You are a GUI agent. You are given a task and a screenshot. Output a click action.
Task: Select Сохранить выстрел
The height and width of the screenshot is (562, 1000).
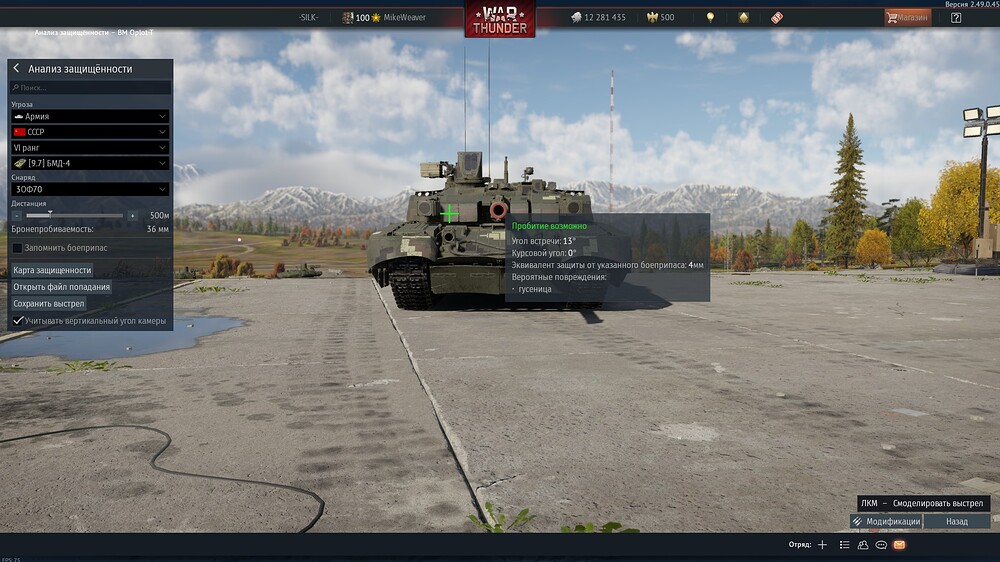tap(49, 303)
